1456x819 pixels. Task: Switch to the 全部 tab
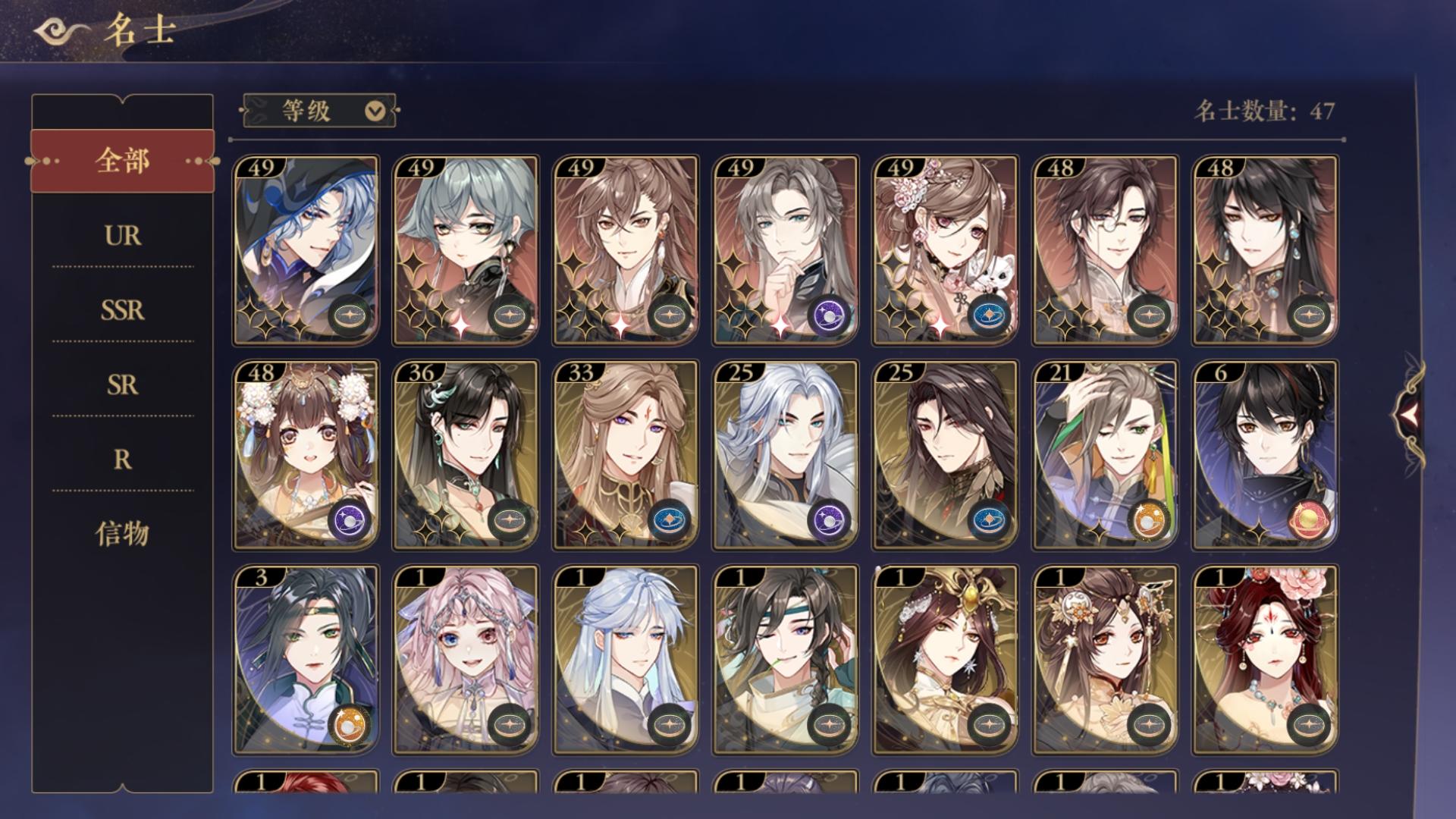(x=124, y=159)
